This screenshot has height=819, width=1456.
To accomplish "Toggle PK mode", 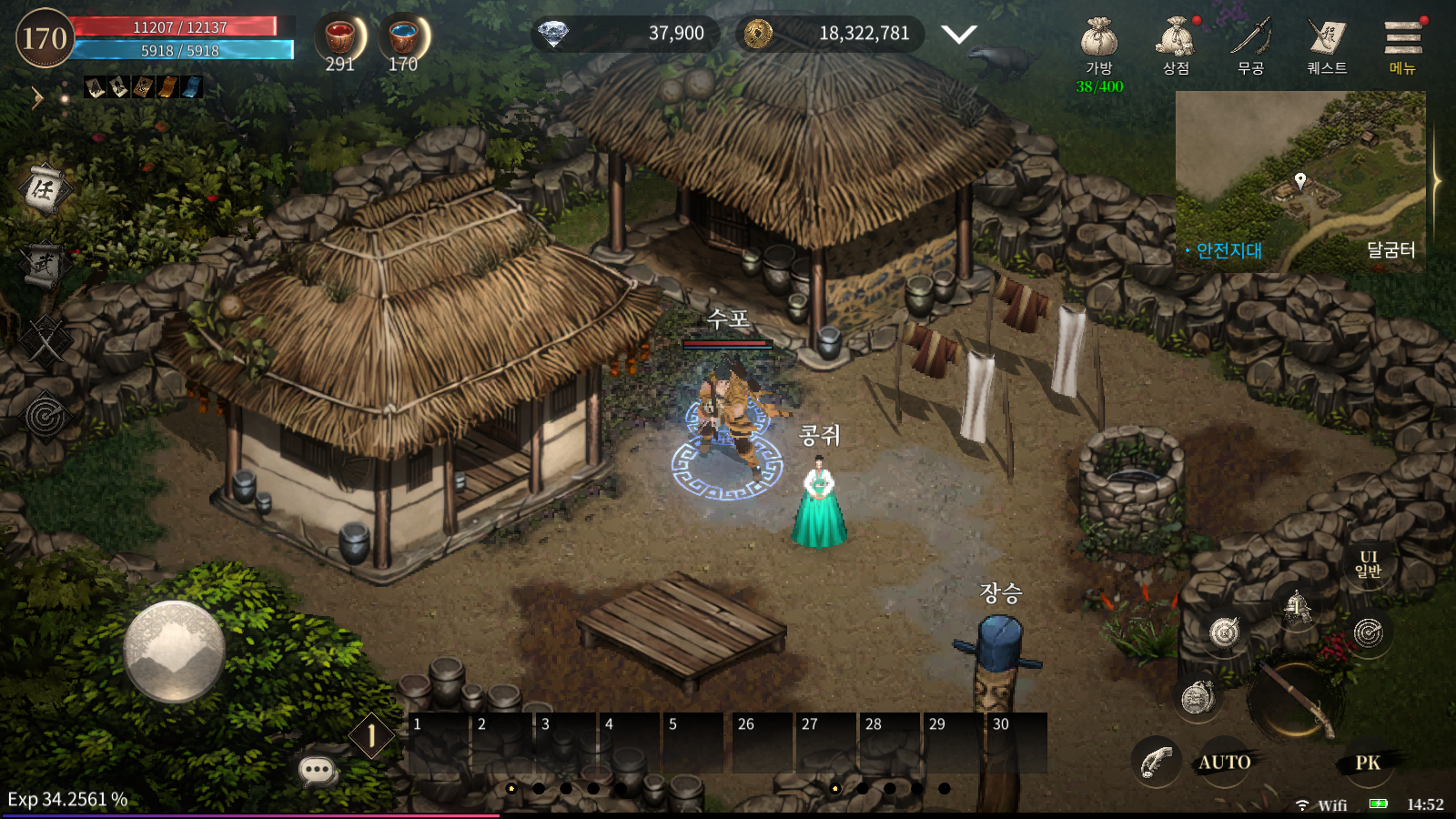I will pyautogui.click(x=1368, y=763).
